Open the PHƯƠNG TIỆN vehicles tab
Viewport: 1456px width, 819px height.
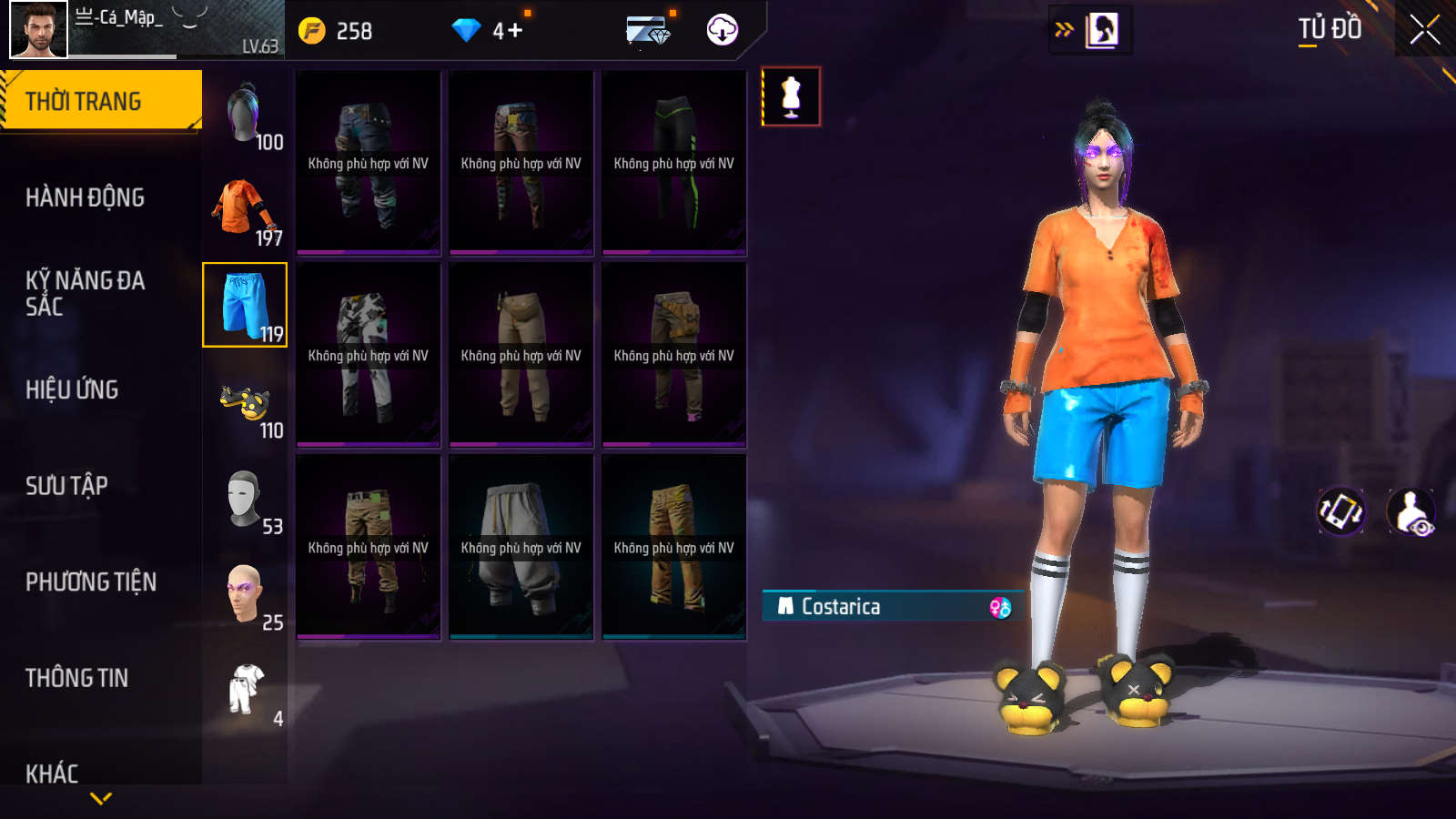(91, 582)
